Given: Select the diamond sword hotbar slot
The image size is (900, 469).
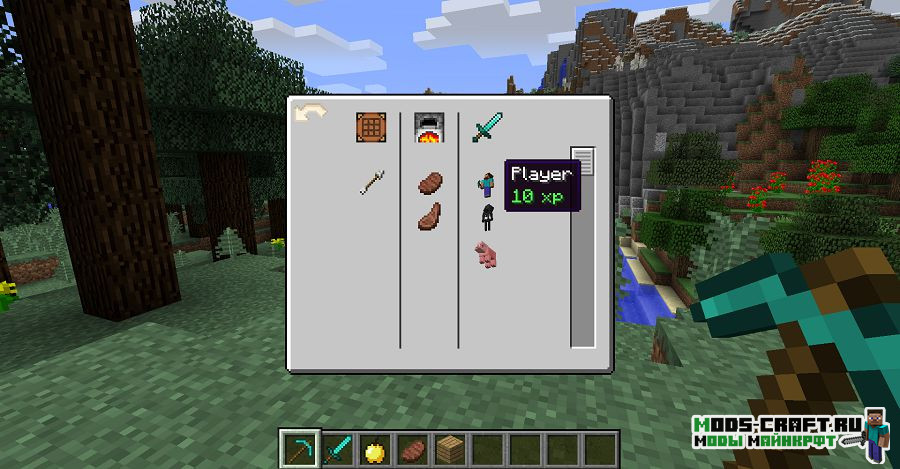Looking at the screenshot, I should point(335,448).
